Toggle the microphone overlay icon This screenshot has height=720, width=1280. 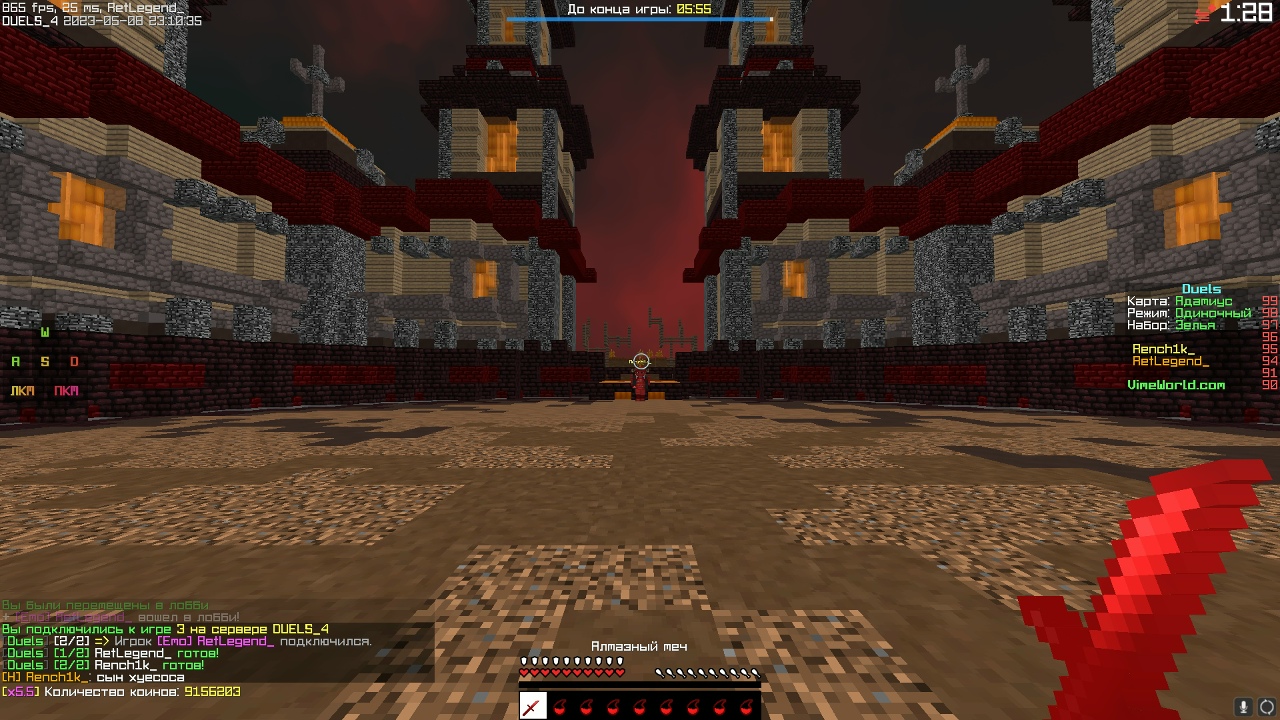(1244, 707)
